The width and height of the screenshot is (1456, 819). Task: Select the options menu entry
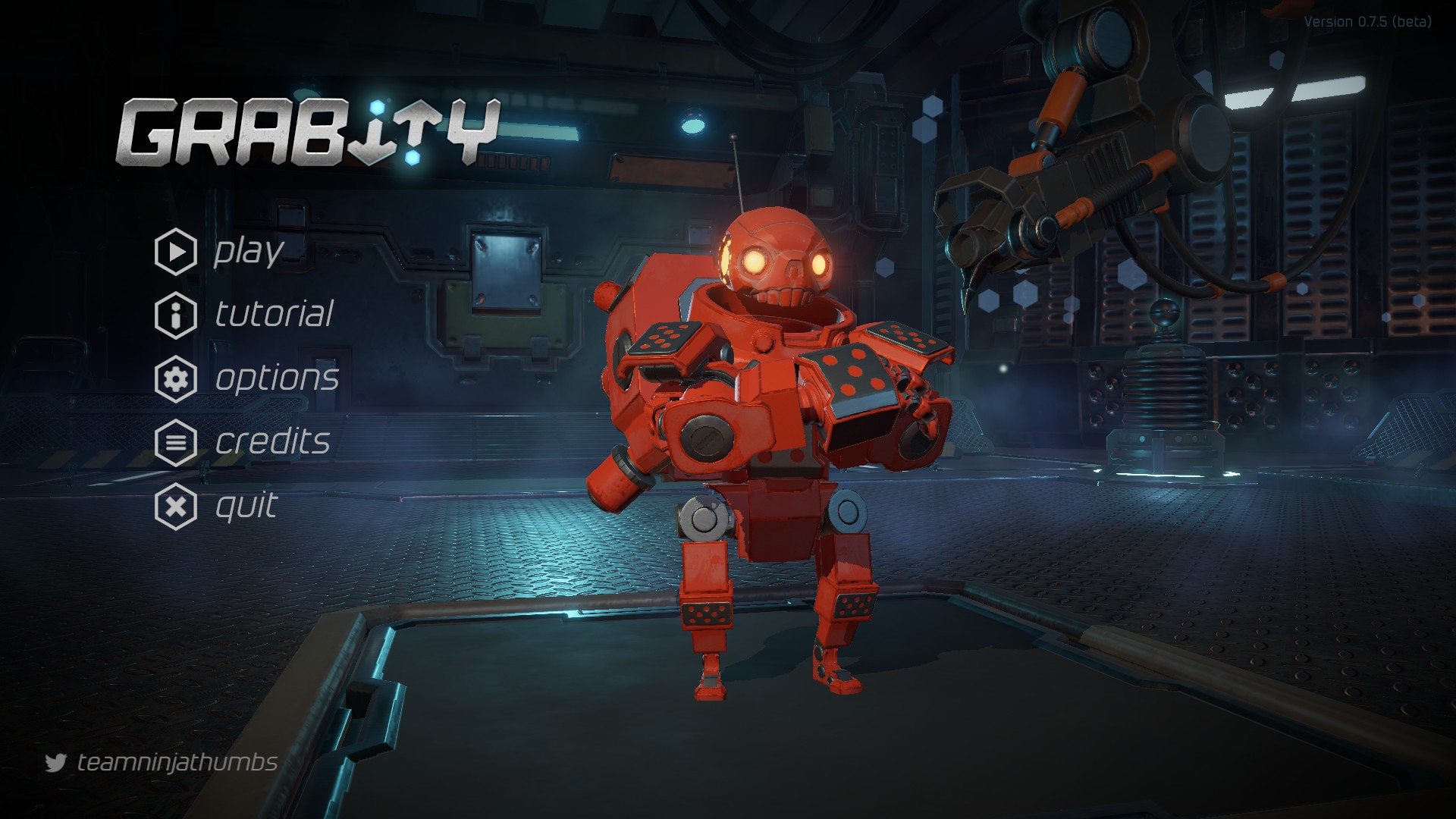click(x=277, y=378)
